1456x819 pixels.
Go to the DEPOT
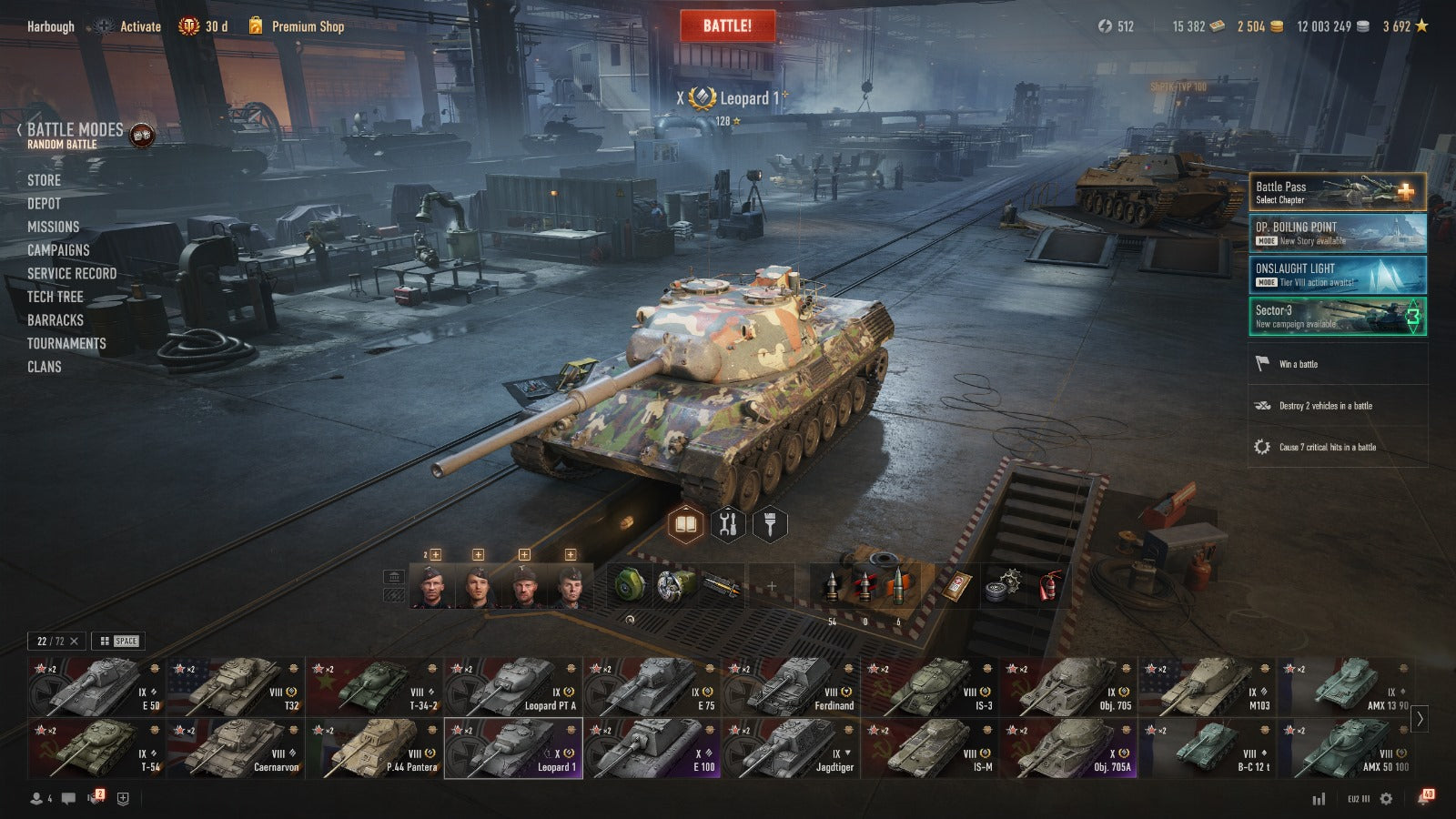coord(44,204)
